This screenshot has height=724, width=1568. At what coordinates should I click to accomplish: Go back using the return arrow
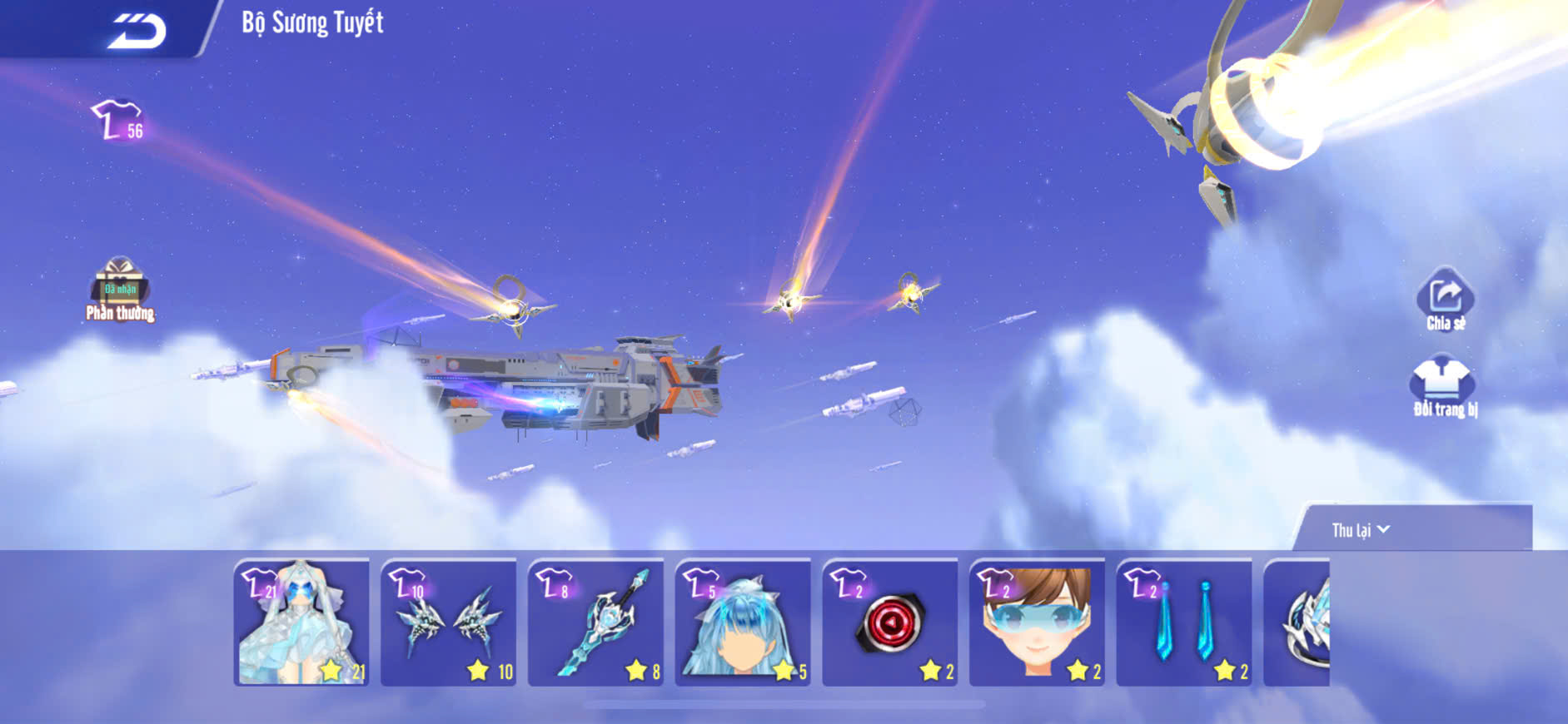[137, 31]
